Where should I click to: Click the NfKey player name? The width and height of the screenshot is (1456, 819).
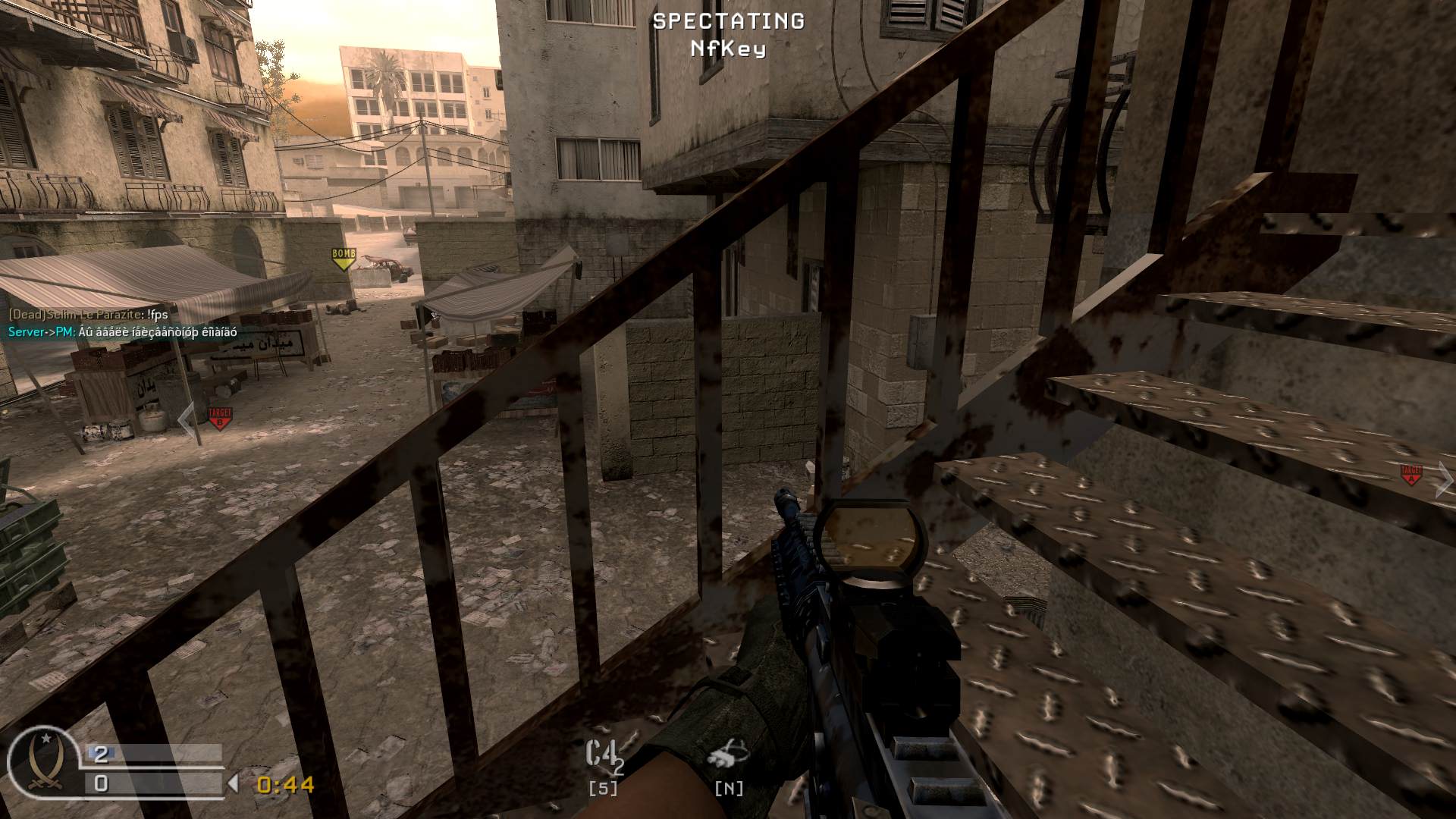click(x=726, y=47)
